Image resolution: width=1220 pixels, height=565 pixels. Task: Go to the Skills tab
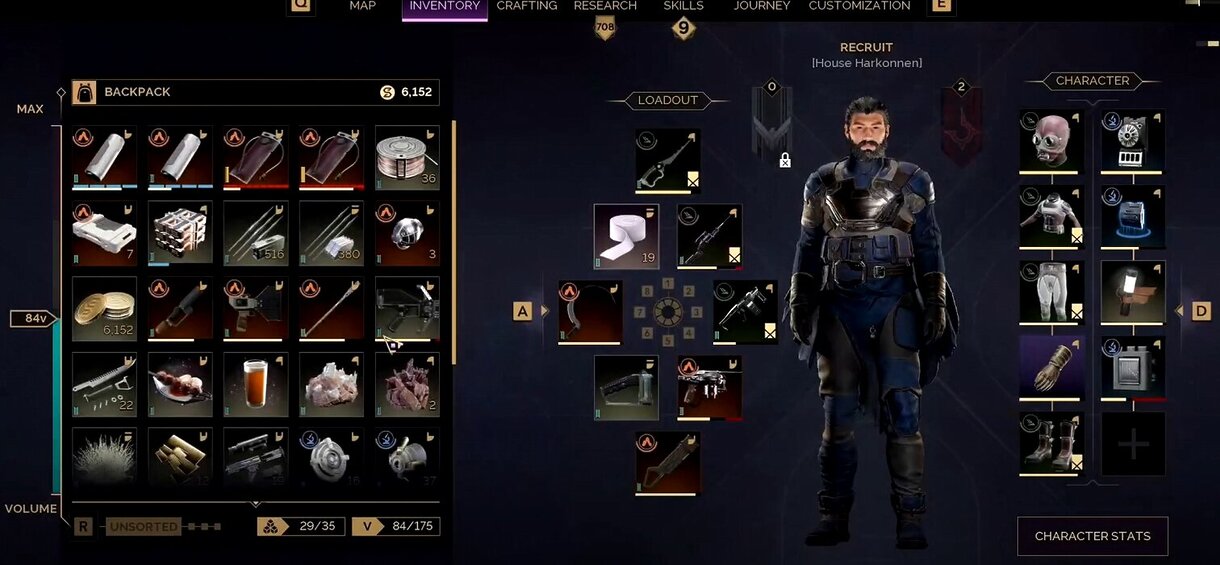[684, 6]
